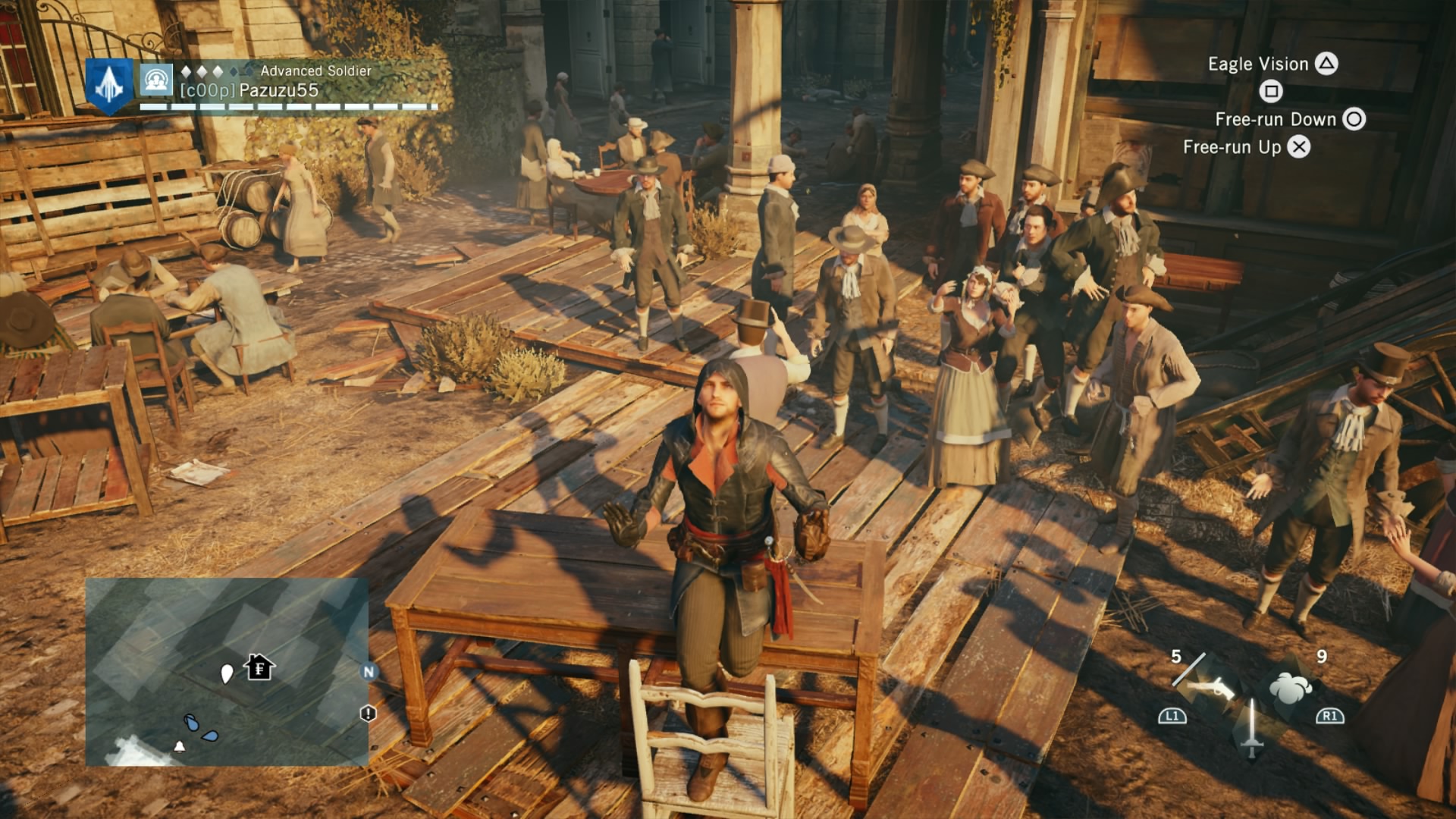Select the sword weapon icon
This screenshot has height=819, width=1456.
tap(1251, 728)
